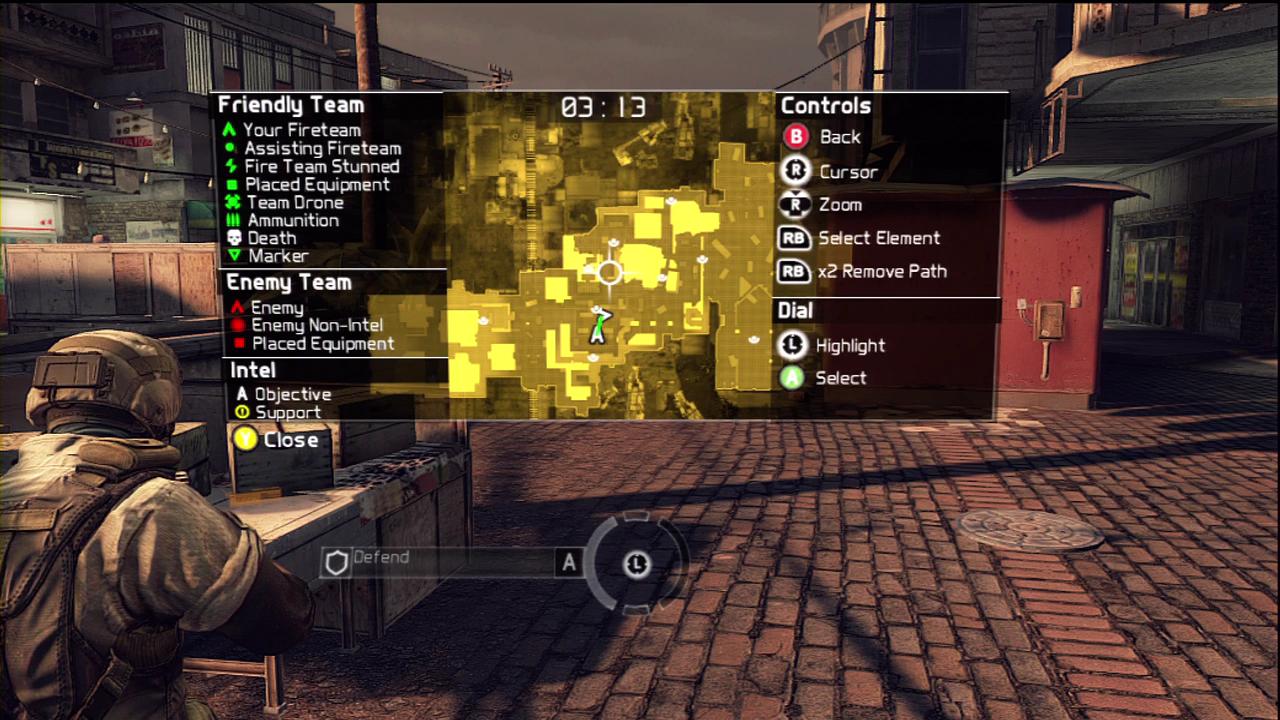Select the circular cursor reticle on the map

(x=609, y=272)
